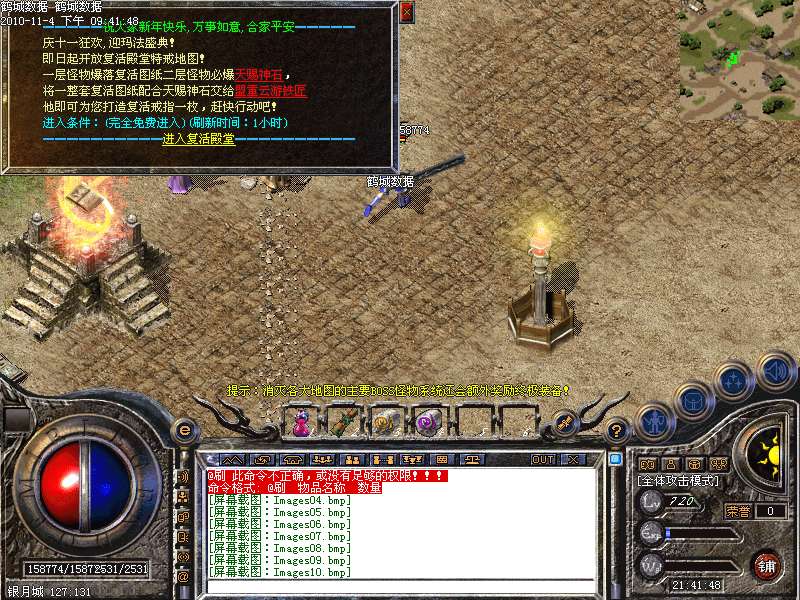Follow the red 天赐神石 link
Viewport: 800px width, 600px height.
click(x=259, y=75)
